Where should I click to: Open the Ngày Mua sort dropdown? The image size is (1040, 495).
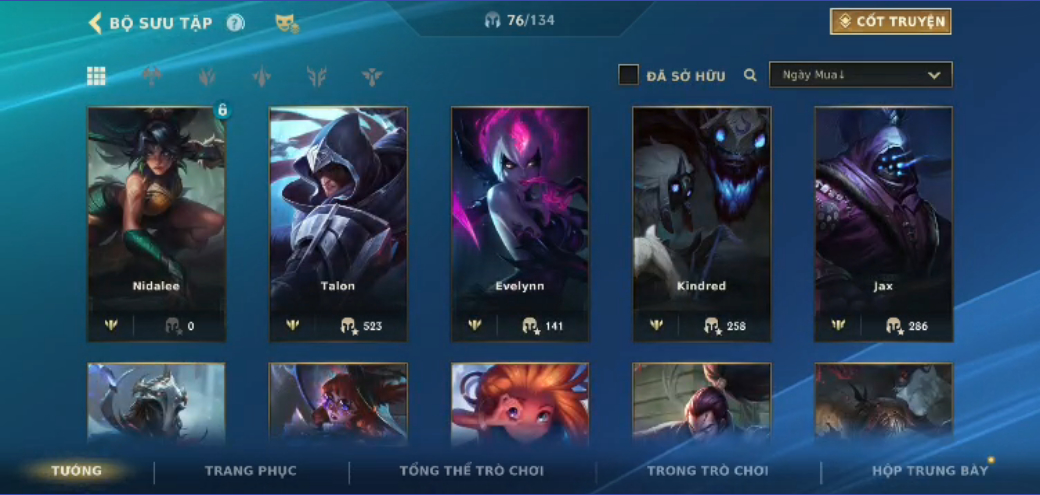[860, 75]
